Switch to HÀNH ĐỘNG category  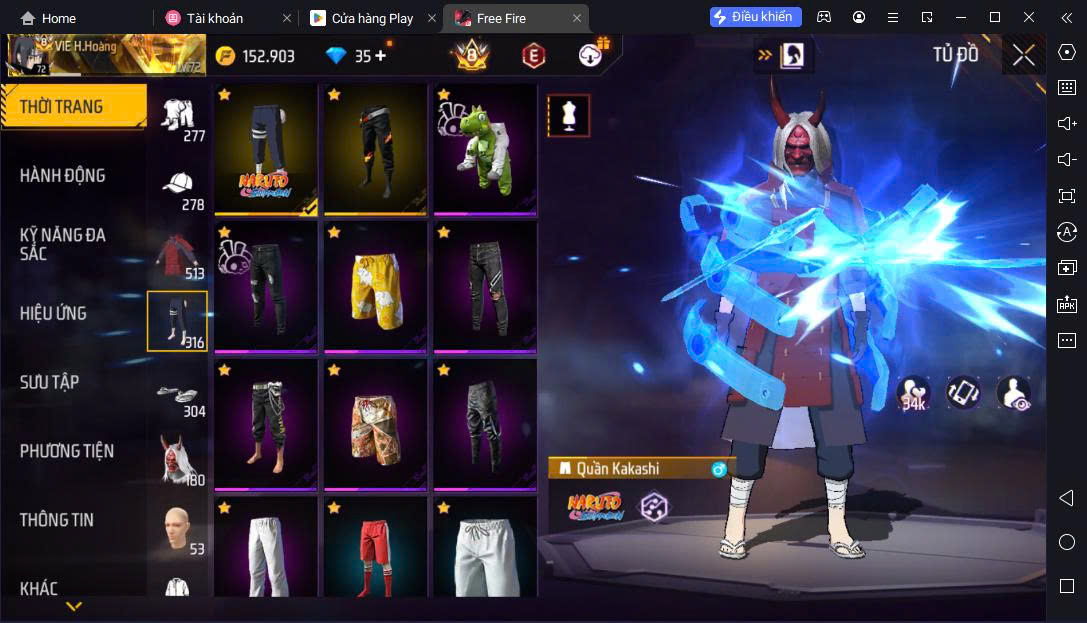point(63,176)
